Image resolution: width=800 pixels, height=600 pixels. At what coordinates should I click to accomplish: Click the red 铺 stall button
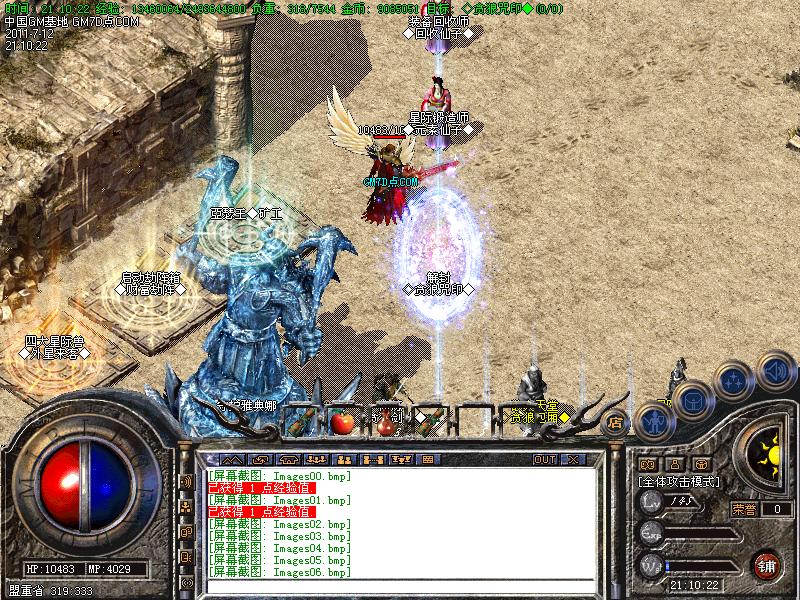(767, 564)
